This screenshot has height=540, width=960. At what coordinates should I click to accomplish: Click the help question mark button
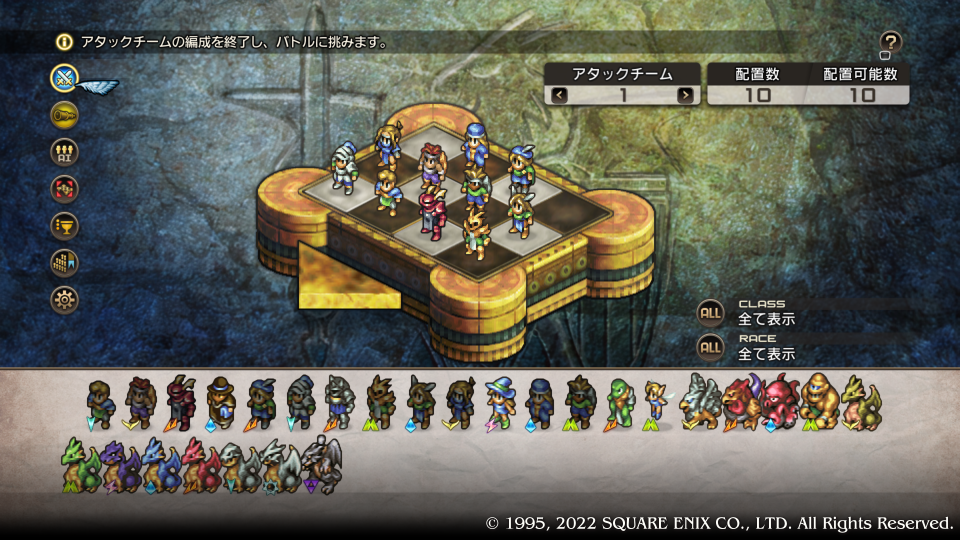(x=890, y=42)
